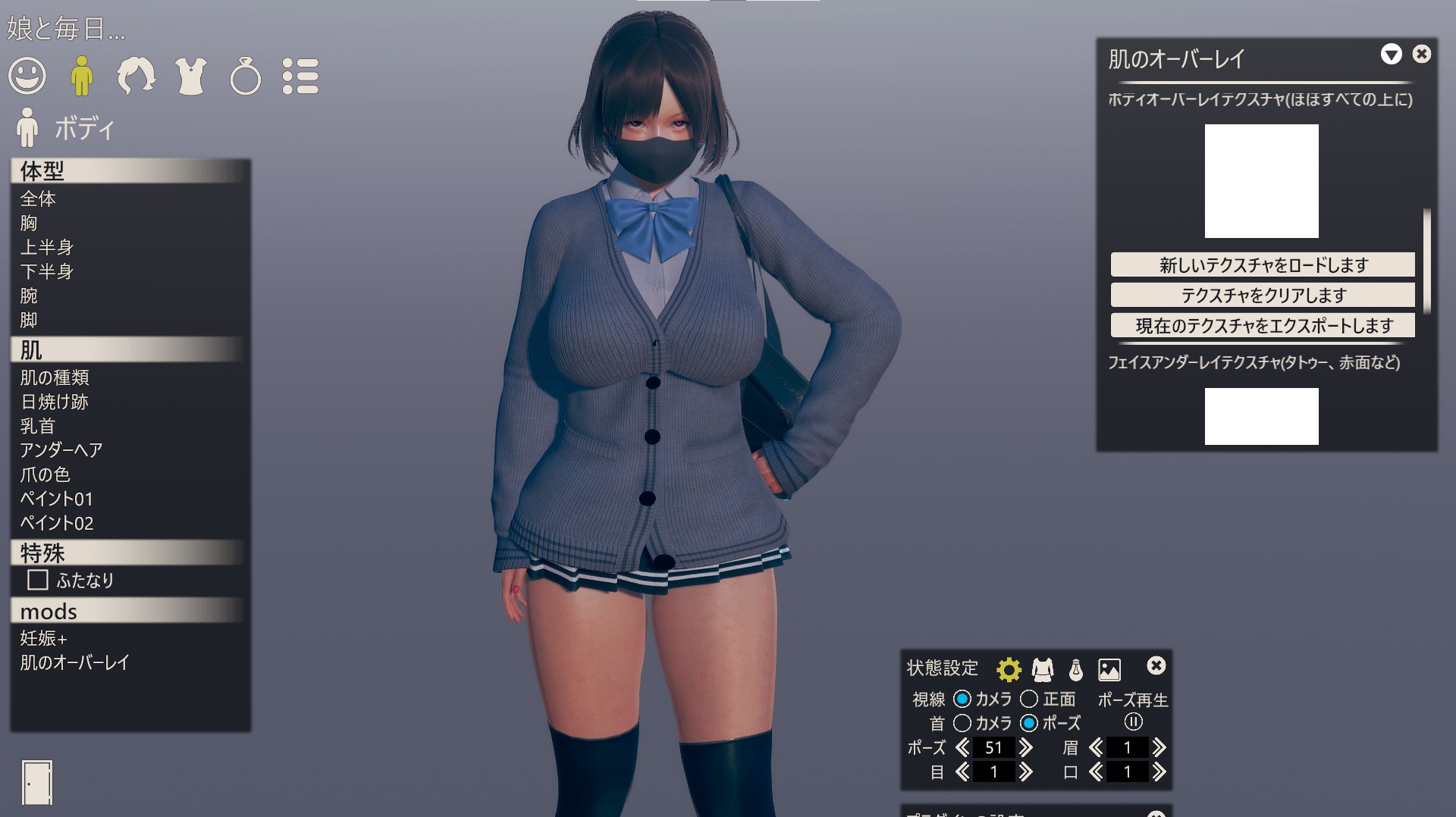This screenshot has height=817, width=1456.
Task: Collapse the overlay panel with the triangle button
Action: [x=1391, y=54]
